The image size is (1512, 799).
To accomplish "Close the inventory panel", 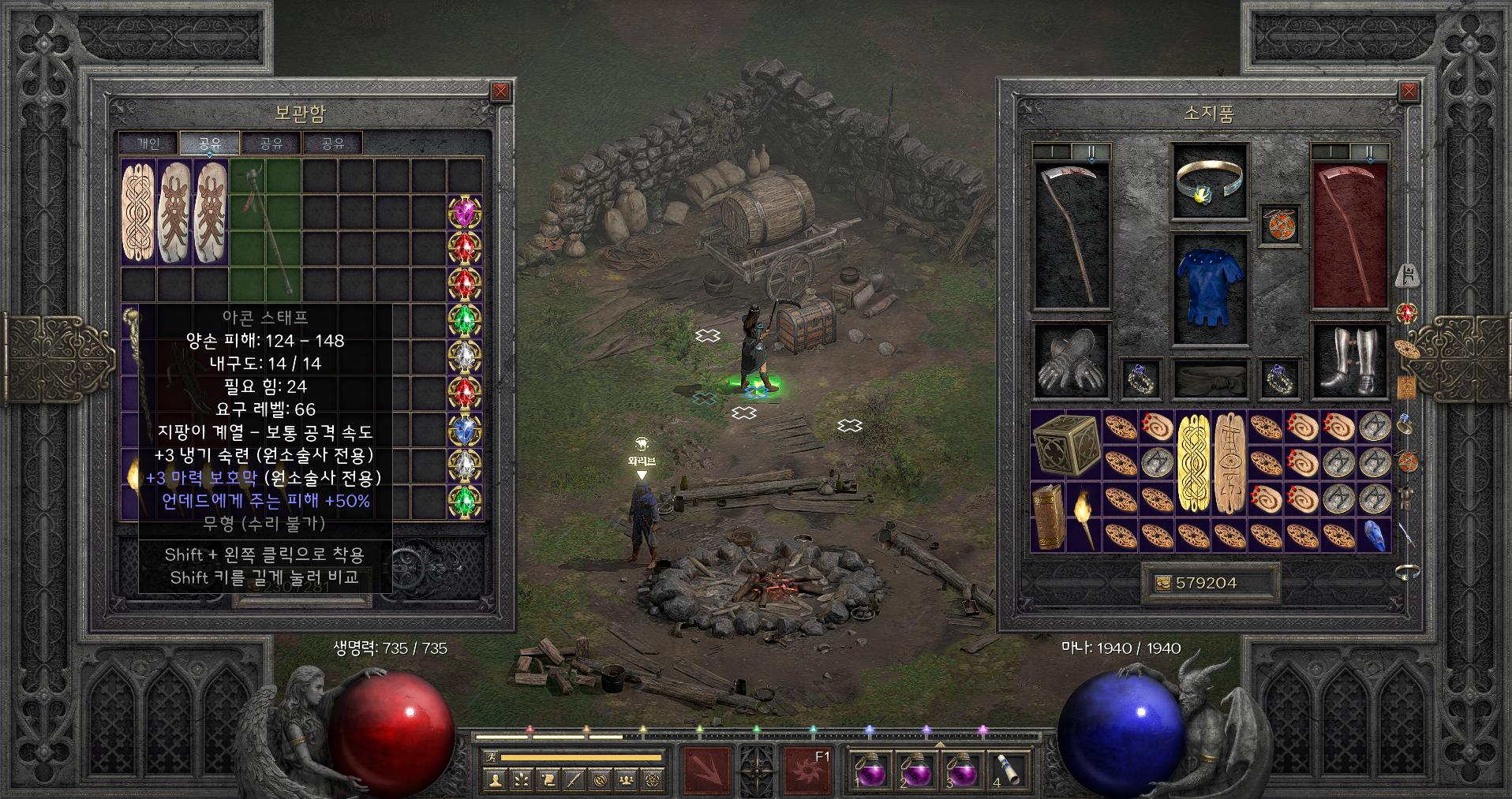I will pos(1409,92).
